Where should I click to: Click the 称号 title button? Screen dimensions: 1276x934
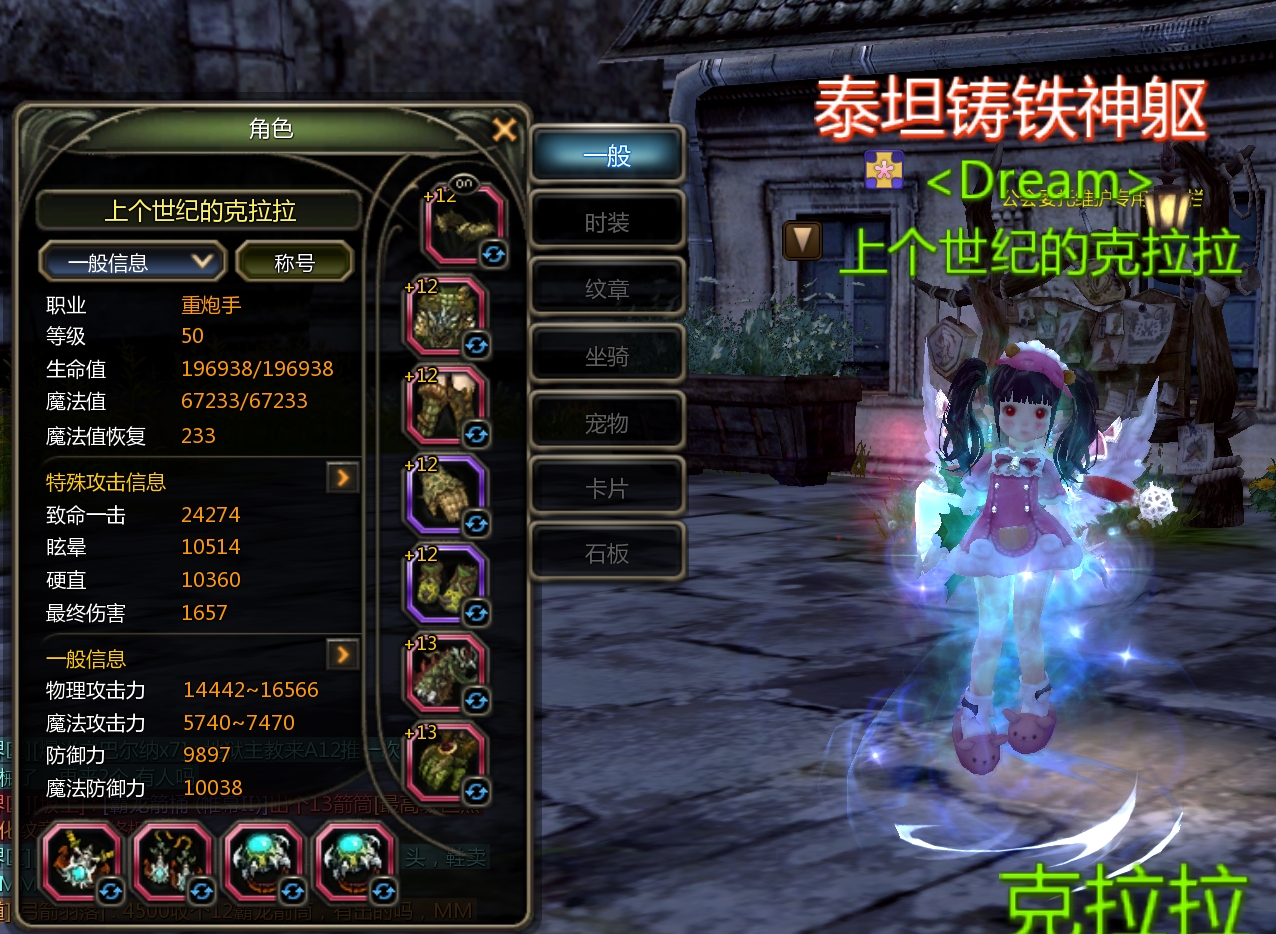295,263
